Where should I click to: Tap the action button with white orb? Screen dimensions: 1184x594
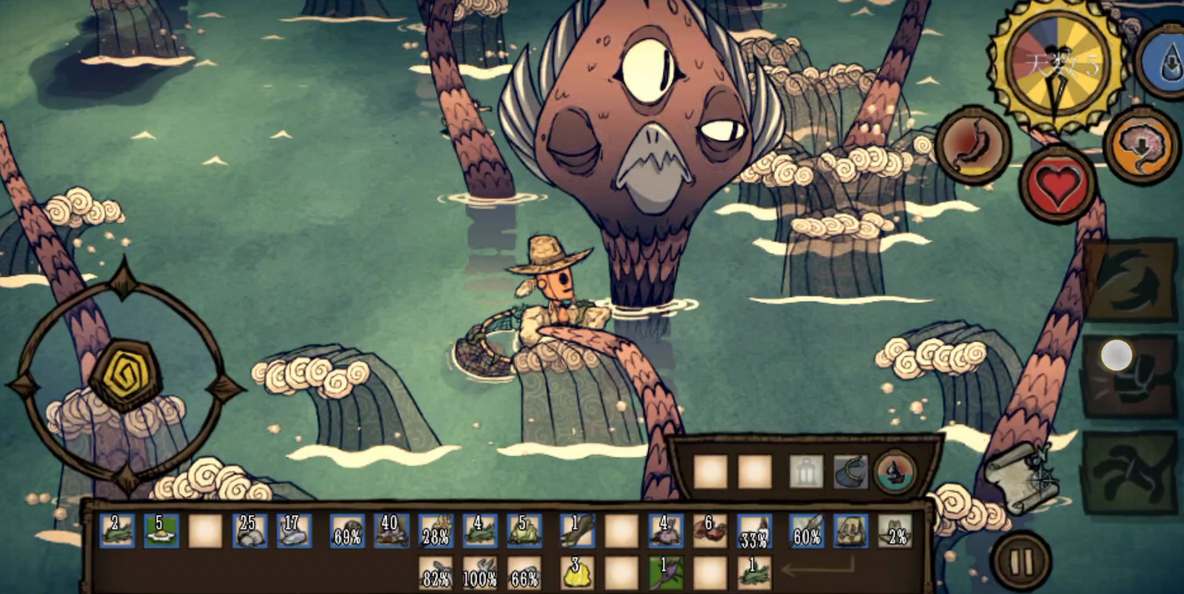(1130, 375)
